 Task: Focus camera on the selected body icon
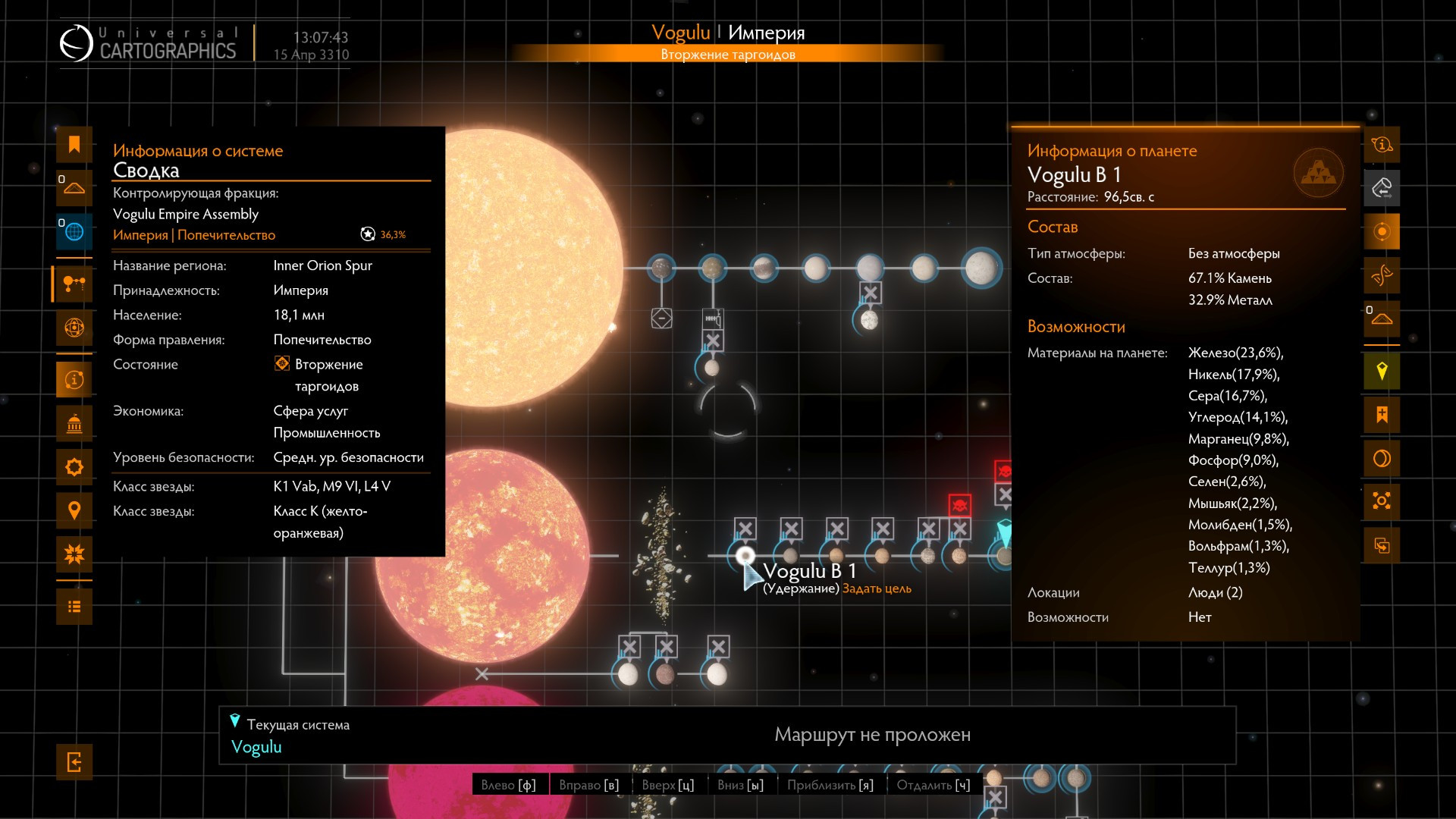(1382, 501)
